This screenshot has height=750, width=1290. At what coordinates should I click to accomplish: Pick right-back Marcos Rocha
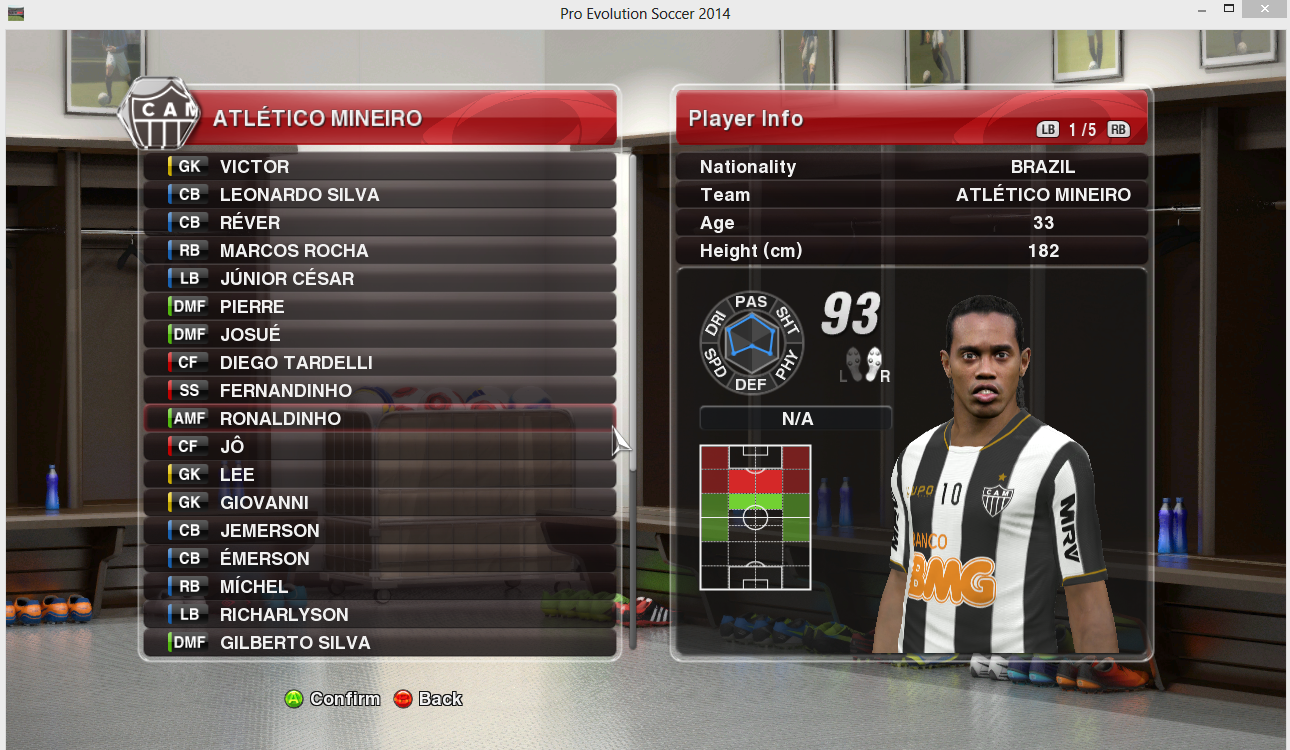[x=380, y=251]
